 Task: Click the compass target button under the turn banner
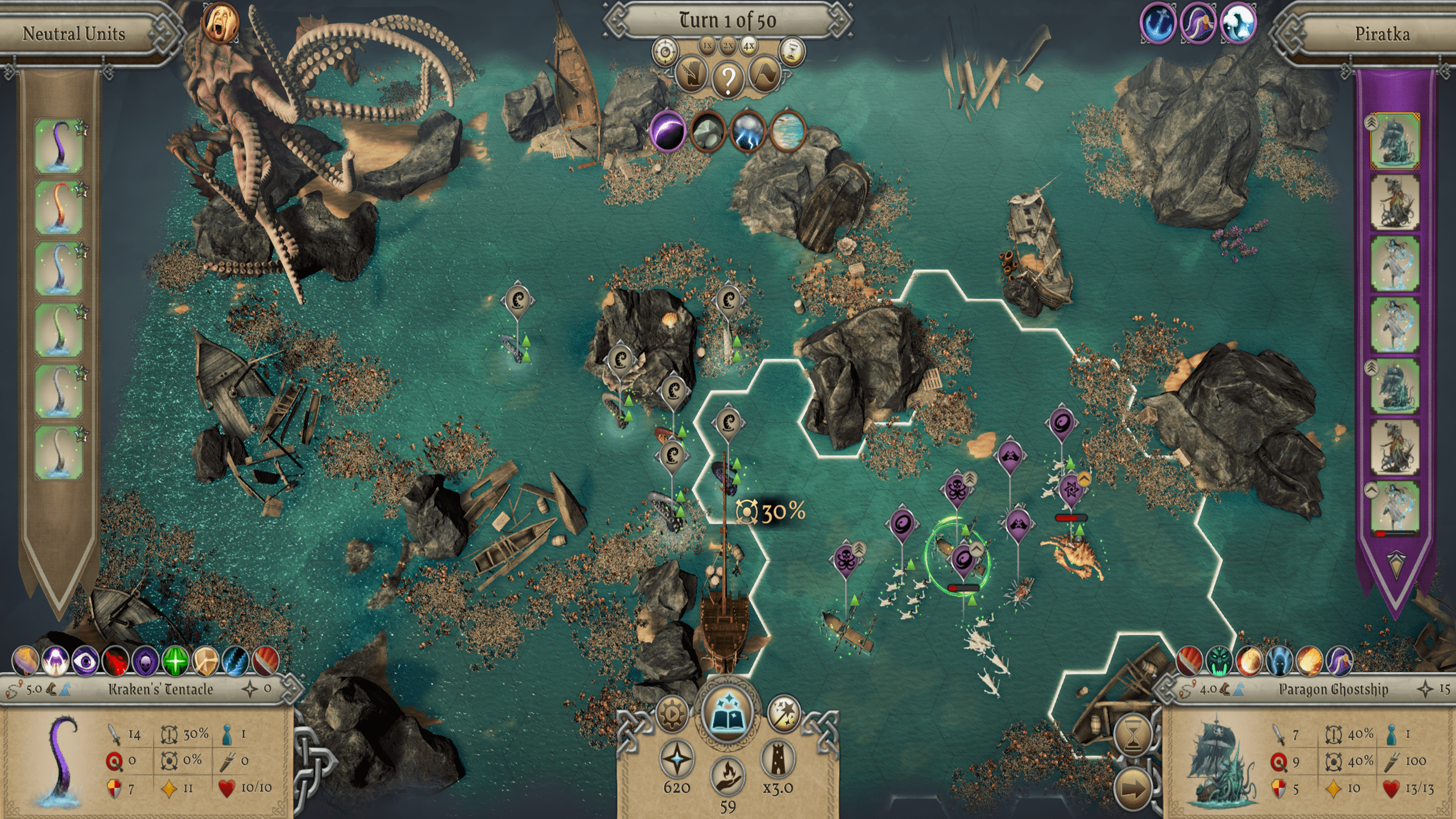[664, 52]
